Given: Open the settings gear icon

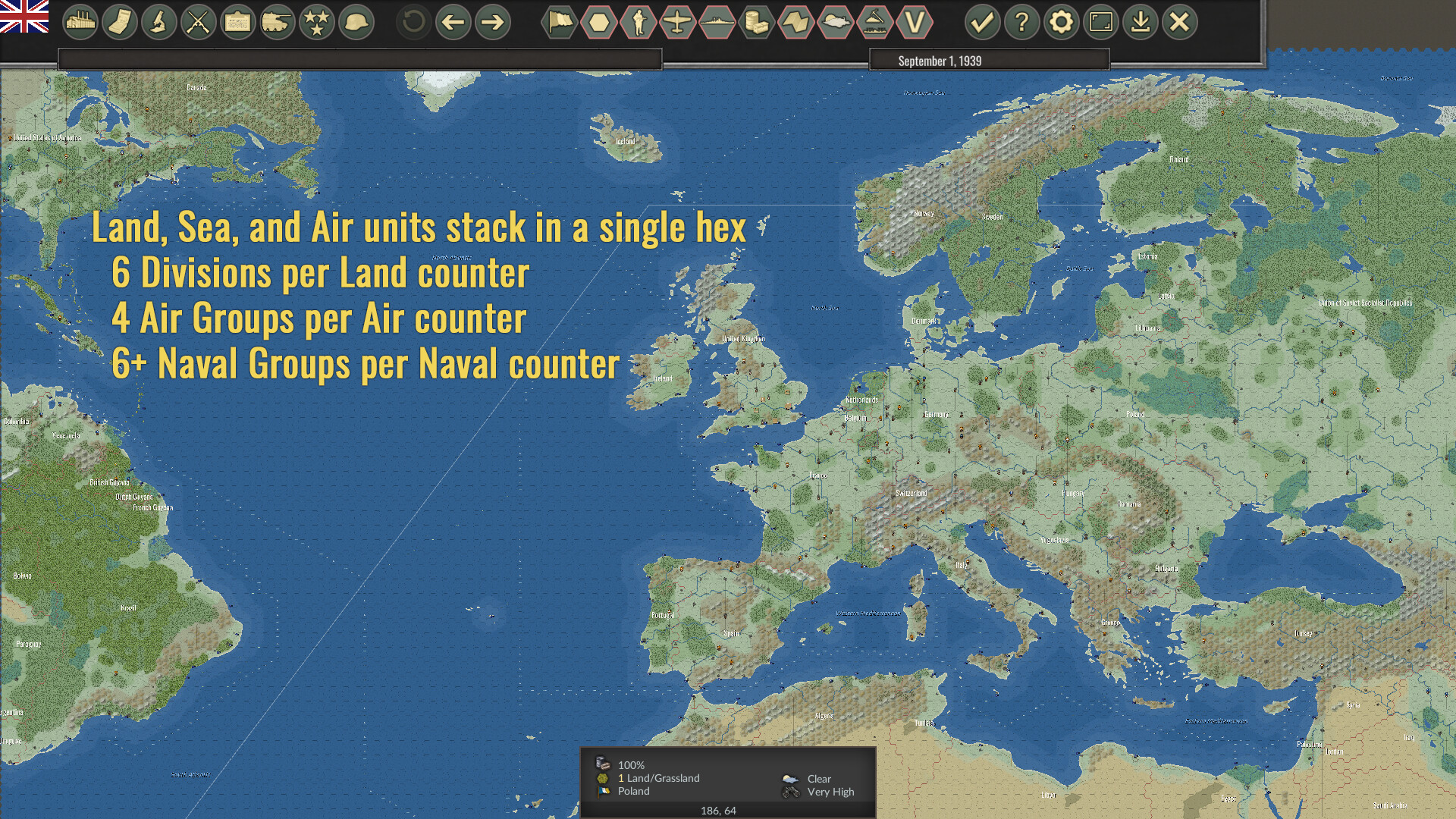Looking at the screenshot, I should point(1062,23).
